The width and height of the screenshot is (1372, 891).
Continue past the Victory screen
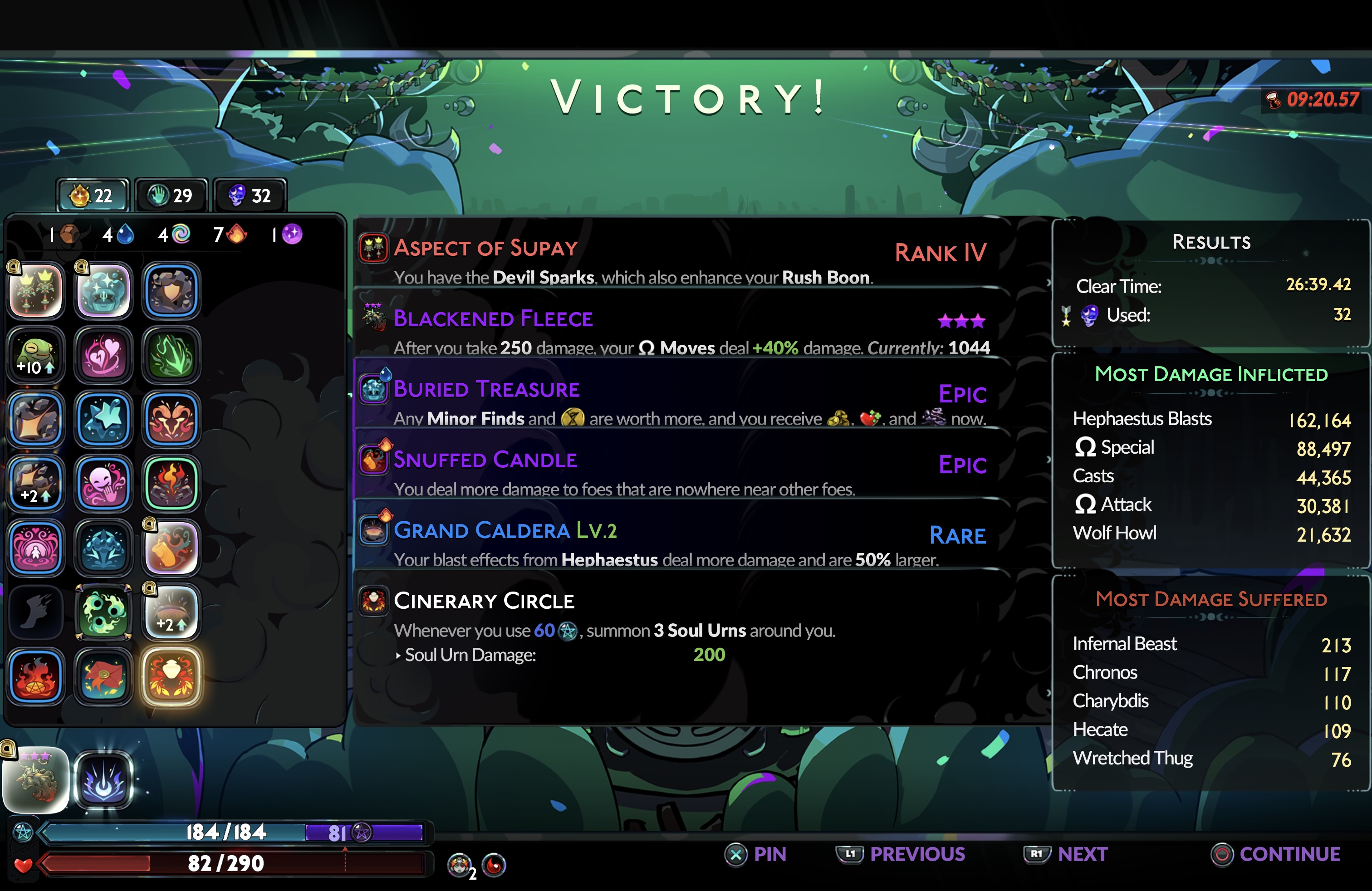[x=1276, y=854]
